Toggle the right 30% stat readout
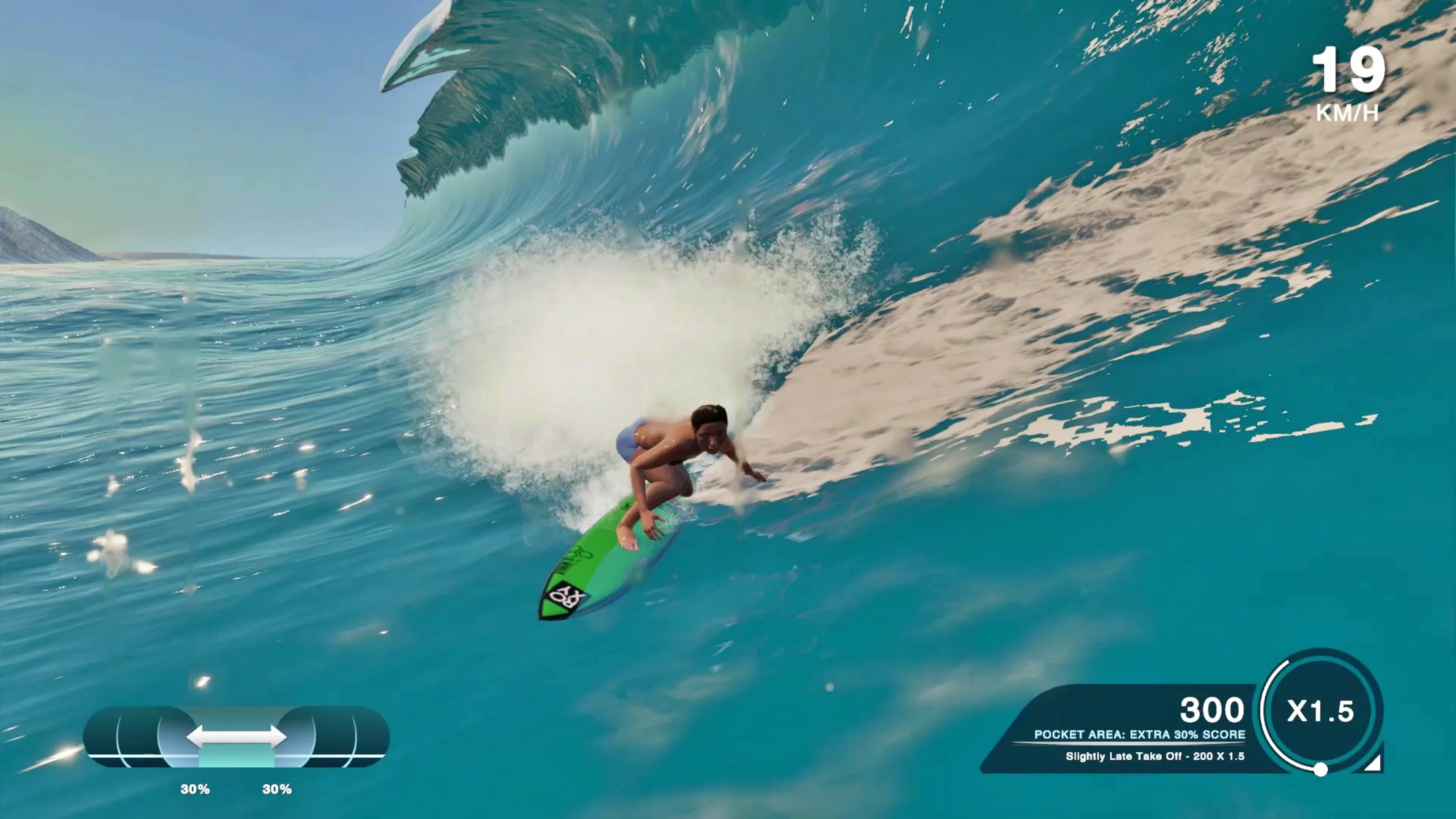The image size is (1456, 819). [277, 789]
